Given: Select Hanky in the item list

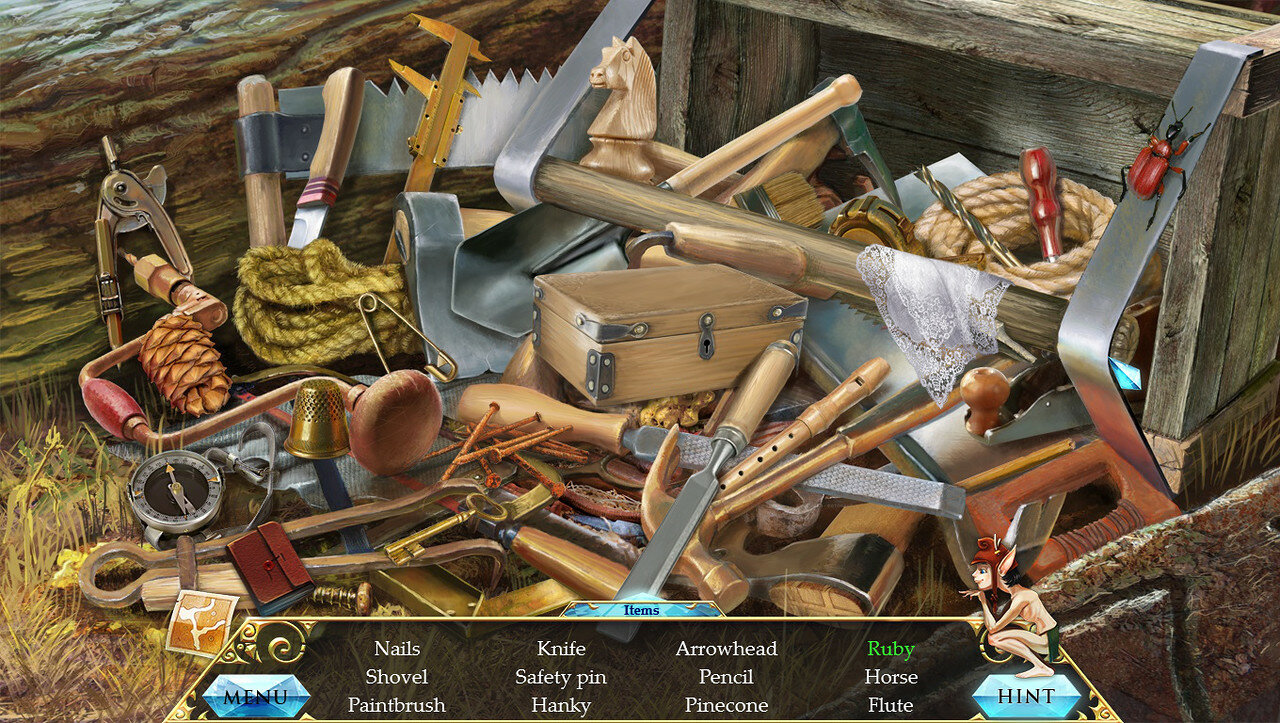Looking at the screenshot, I should pyautogui.click(x=561, y=705).
